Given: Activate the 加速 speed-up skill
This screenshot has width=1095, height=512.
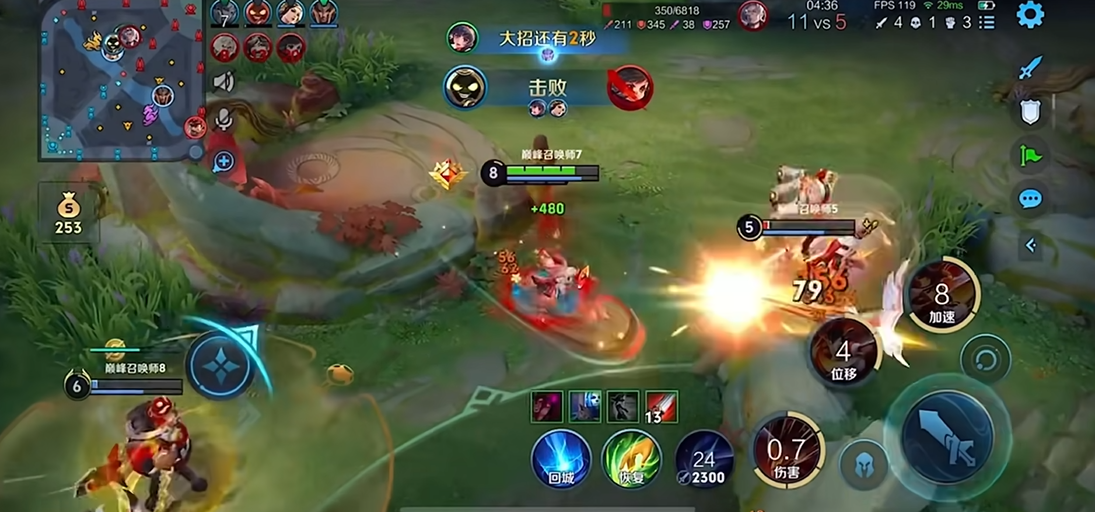Looking at the screenshot, I should (941, 295).
